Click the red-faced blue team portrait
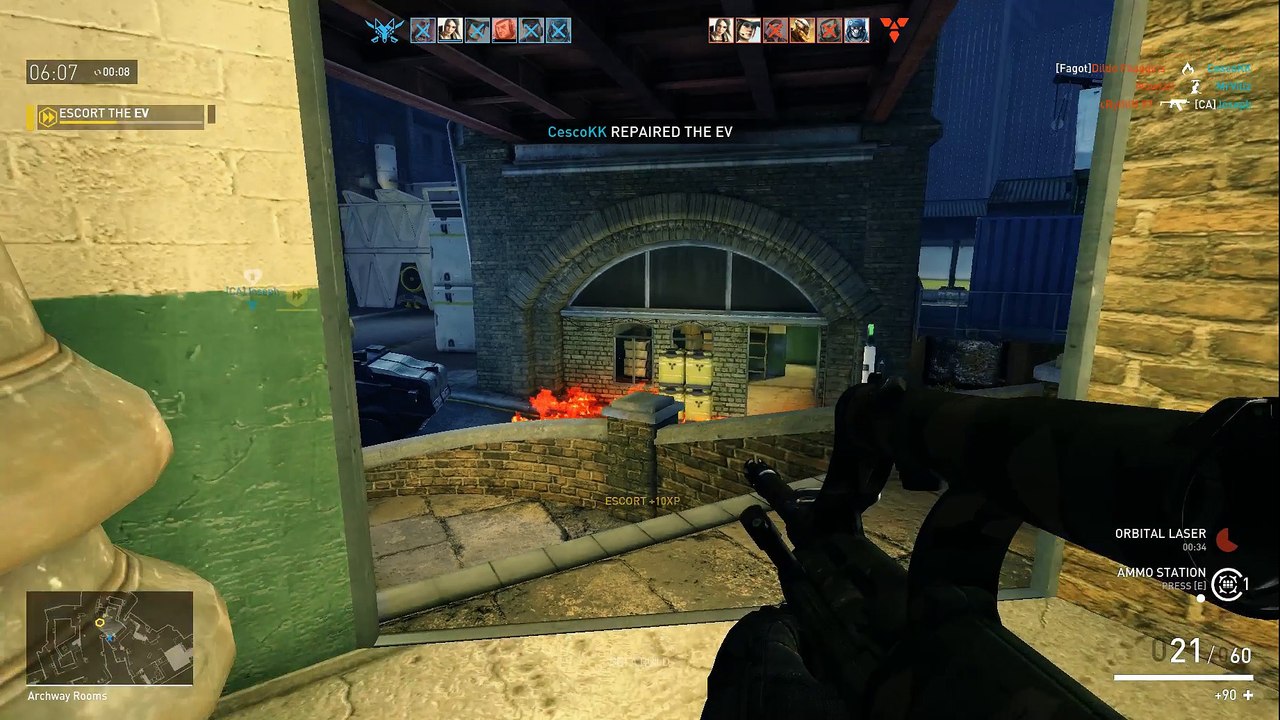1280x720 pixels. [x=504, y=30]
